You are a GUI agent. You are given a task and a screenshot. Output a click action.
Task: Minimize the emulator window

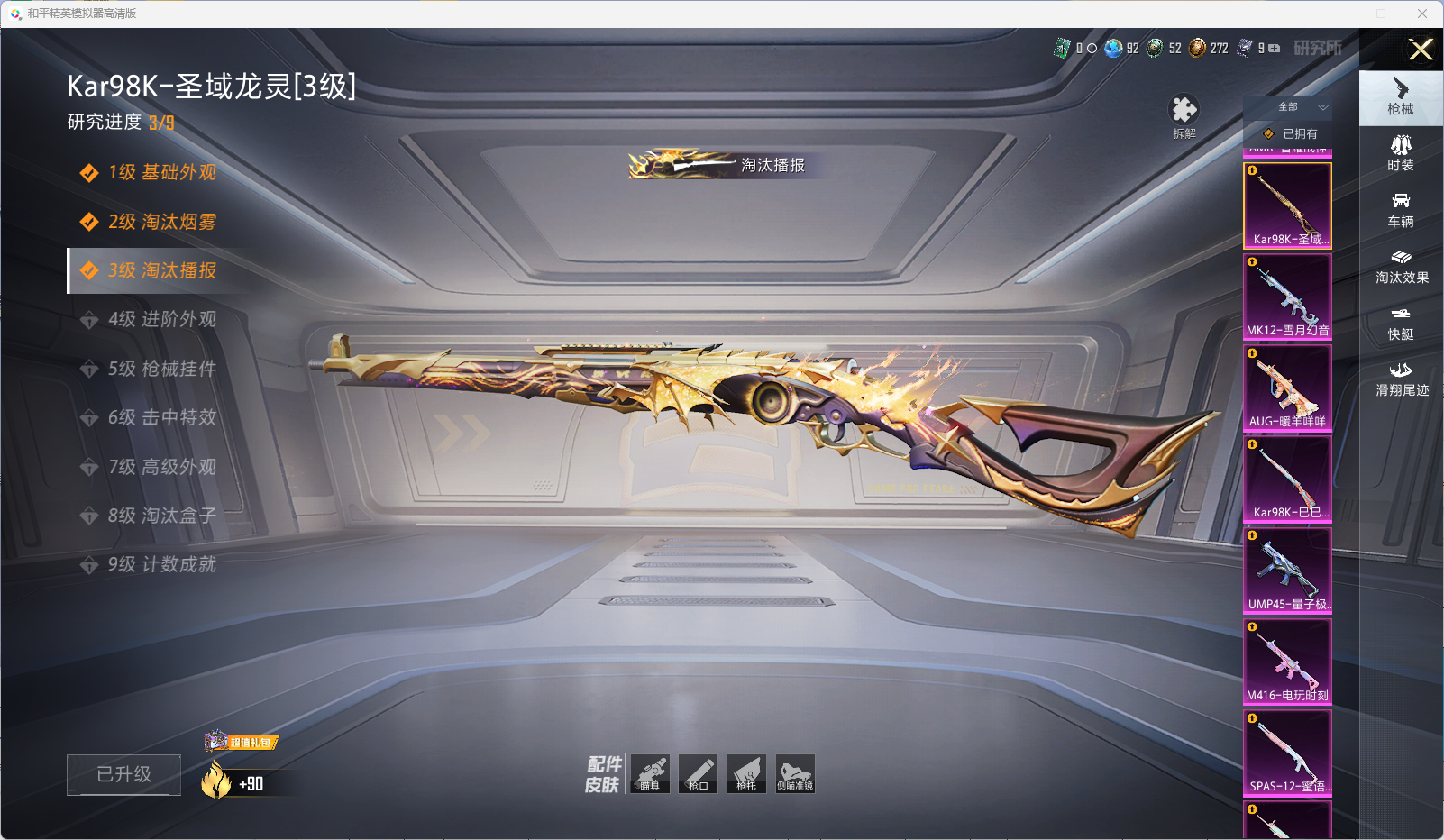click(x=1340, y=14)
